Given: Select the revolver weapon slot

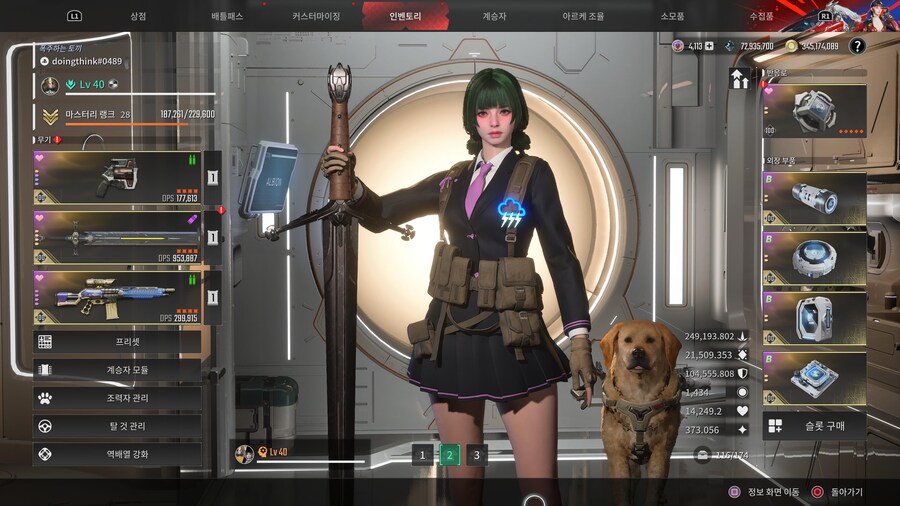Looking at the screenshot, I should [x=117, y=178].
